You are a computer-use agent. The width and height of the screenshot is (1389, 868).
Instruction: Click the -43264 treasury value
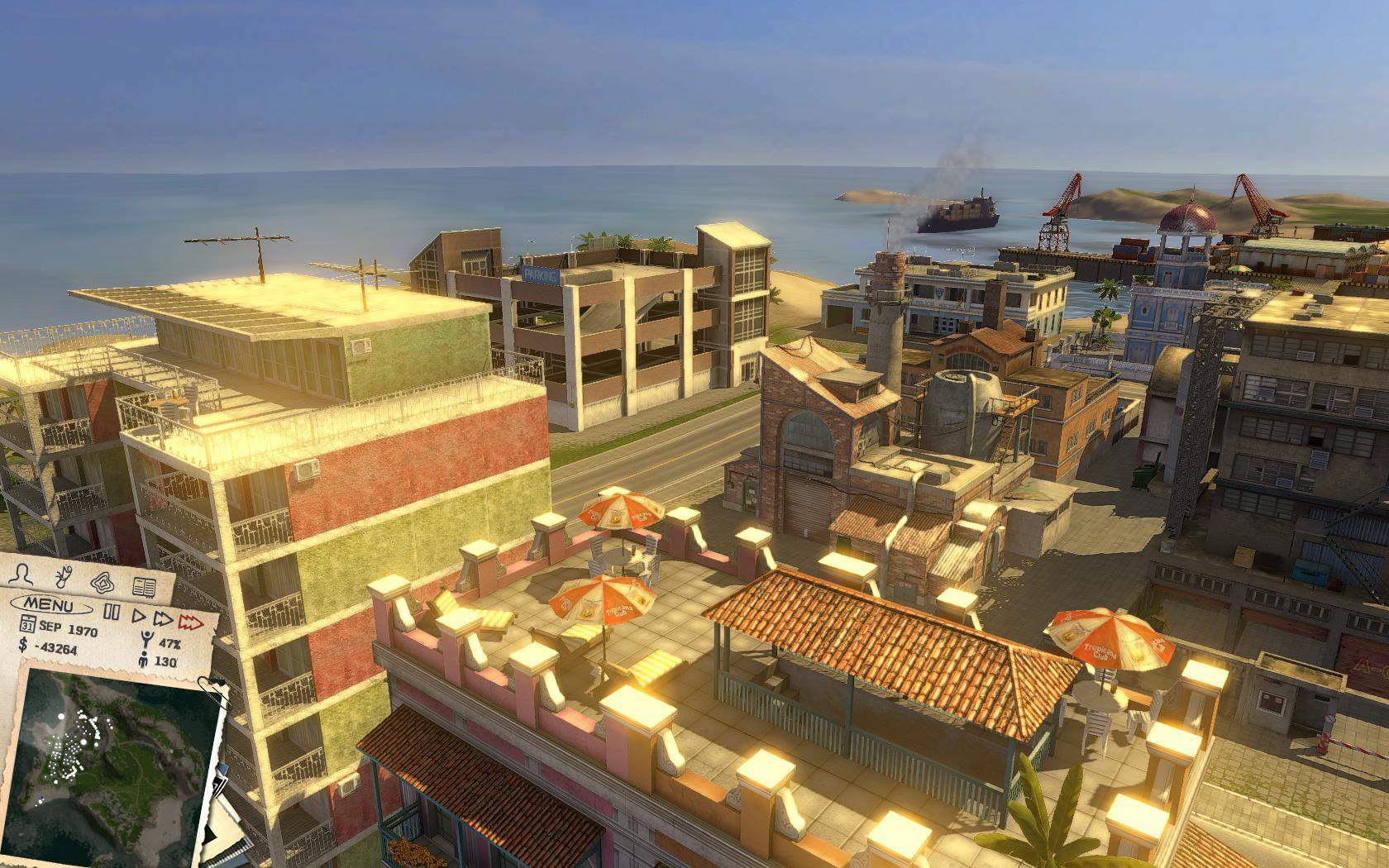tap(56, 650)
